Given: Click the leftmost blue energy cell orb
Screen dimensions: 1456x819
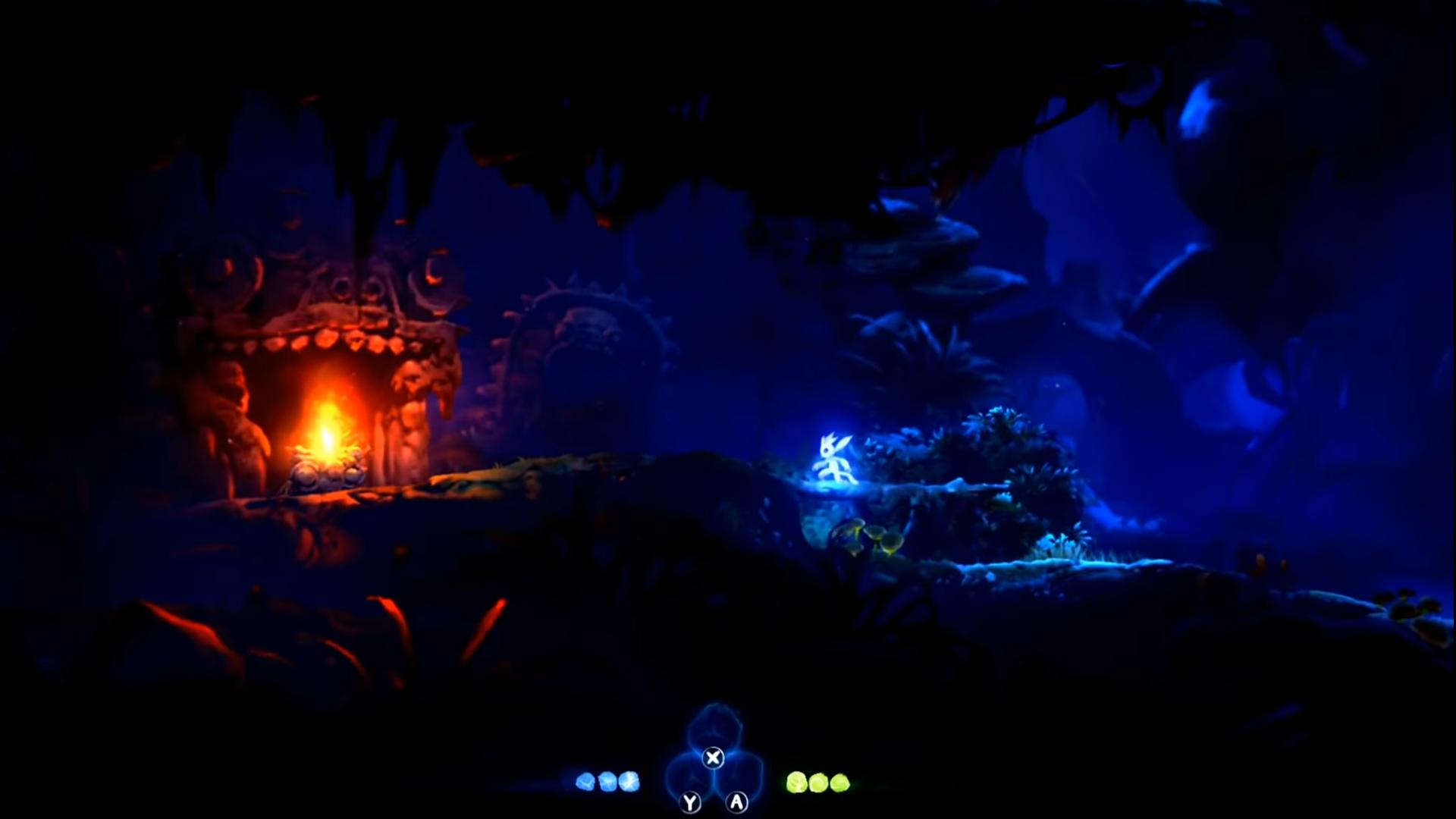Looking at the screenshot, I should coord(585,781).
